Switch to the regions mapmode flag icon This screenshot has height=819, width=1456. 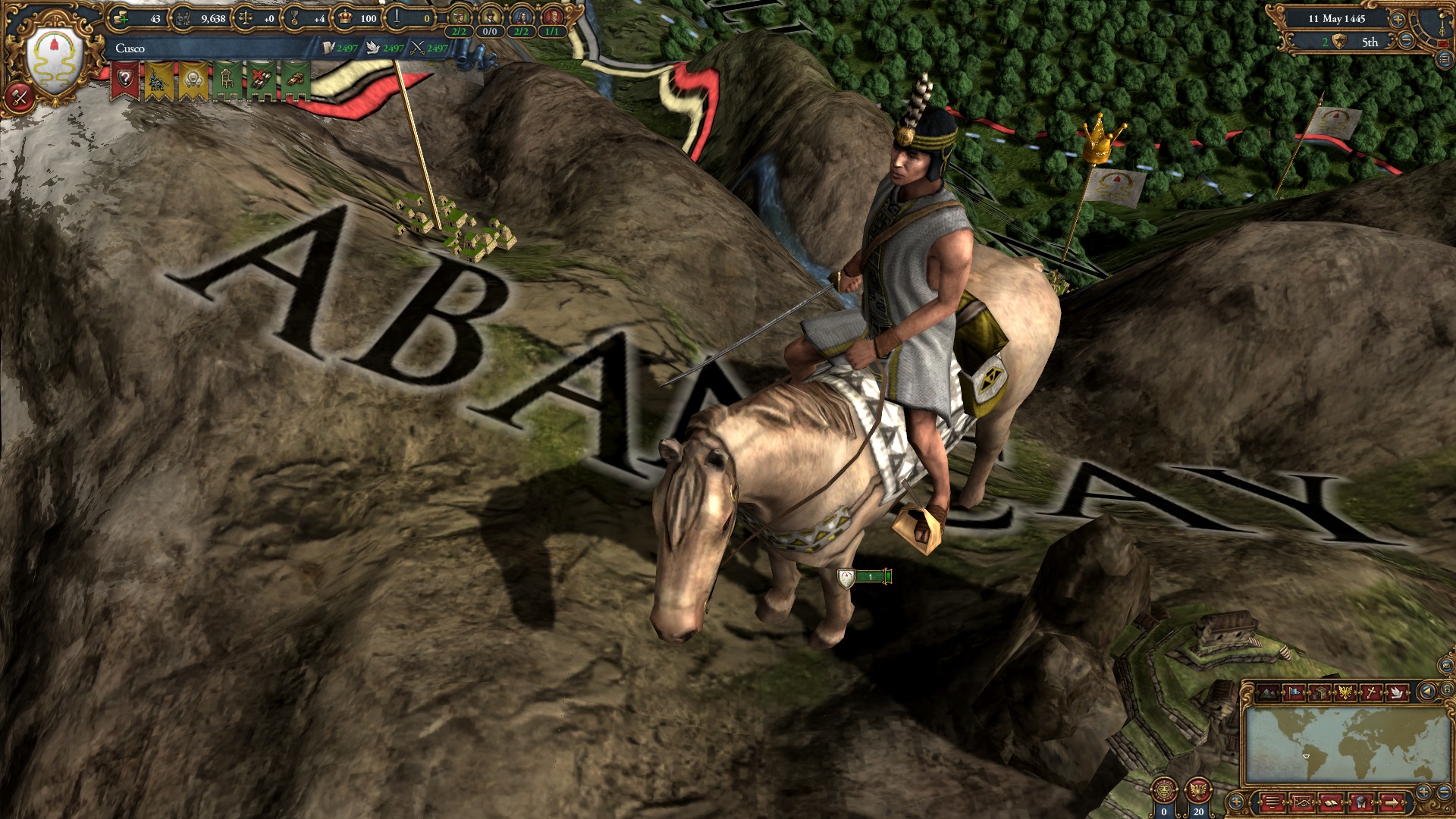(1294, 692)
